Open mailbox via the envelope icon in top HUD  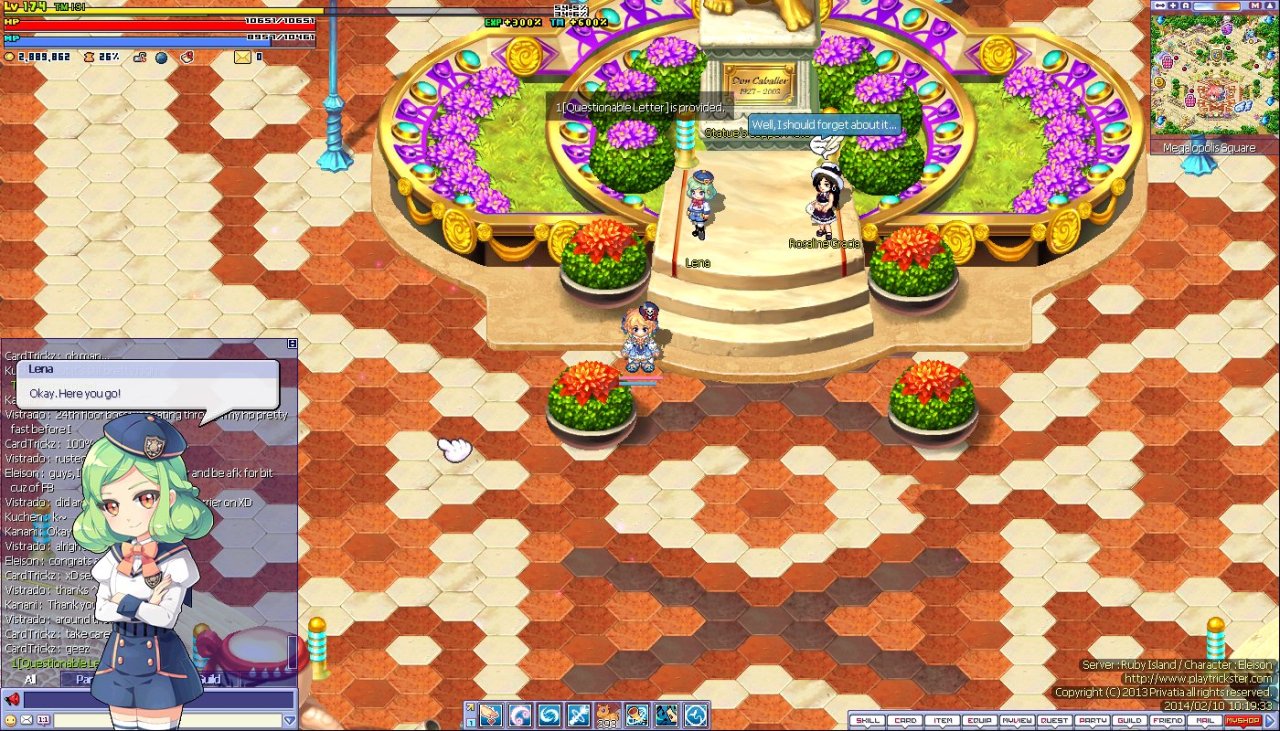coord(240,56)
